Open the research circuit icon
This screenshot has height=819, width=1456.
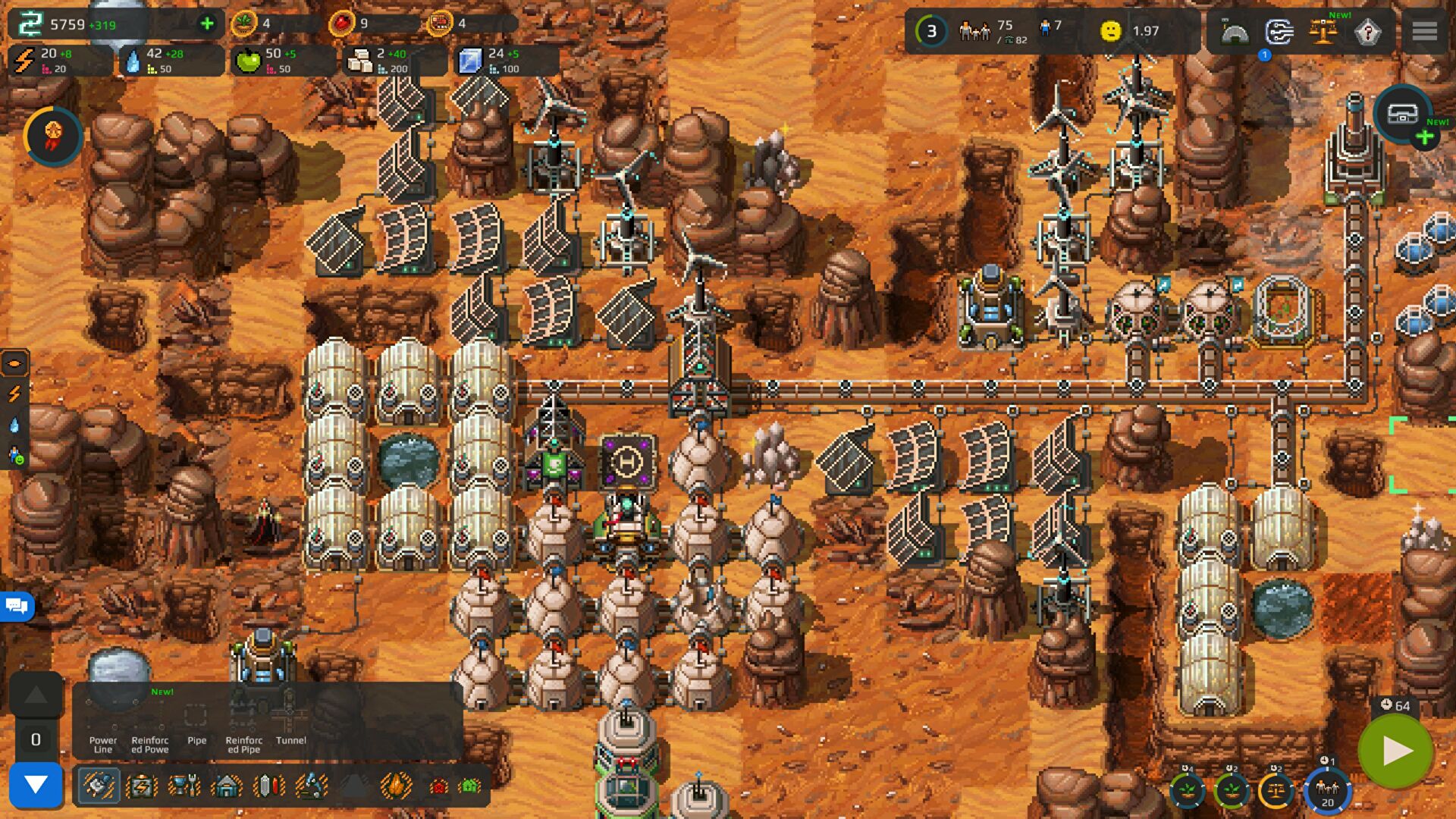pyautogui.click(x=1279, y=32)
